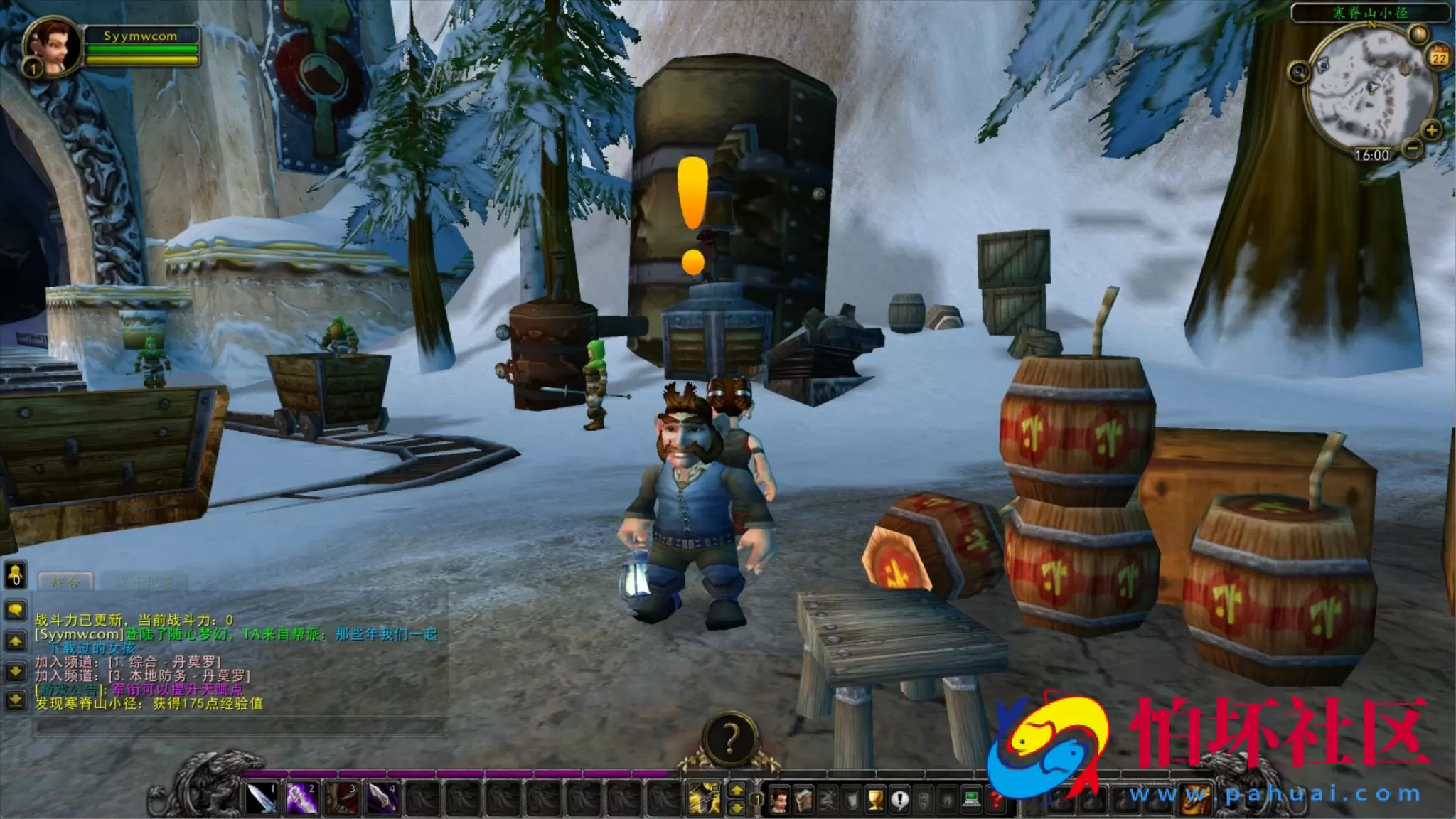1456x819 pixels.
Task: Open the chat menu bubble icon
Action: pos(16,609)
